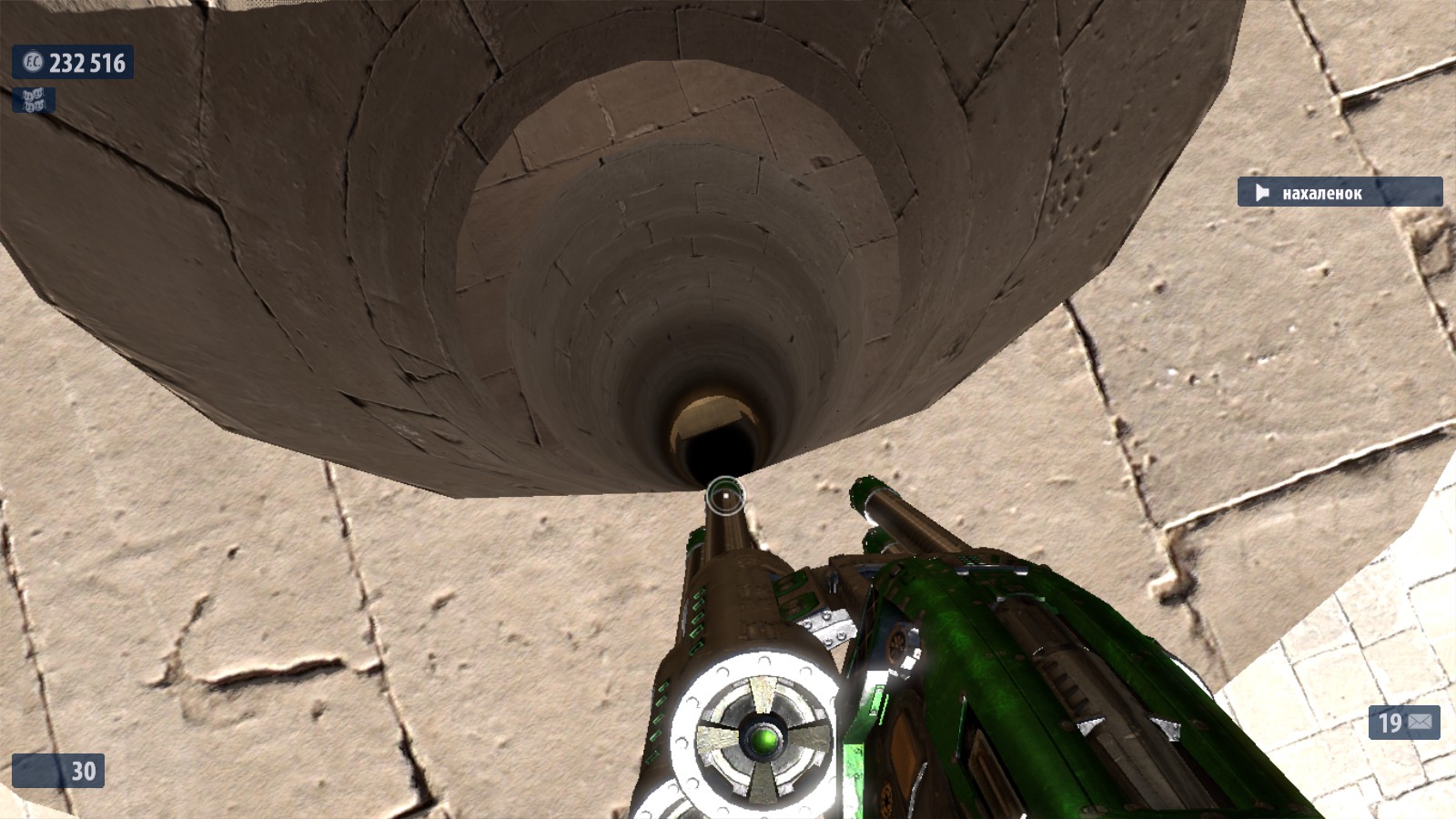Click the four-faces icon under the F.C. balance

coord(33,100)
